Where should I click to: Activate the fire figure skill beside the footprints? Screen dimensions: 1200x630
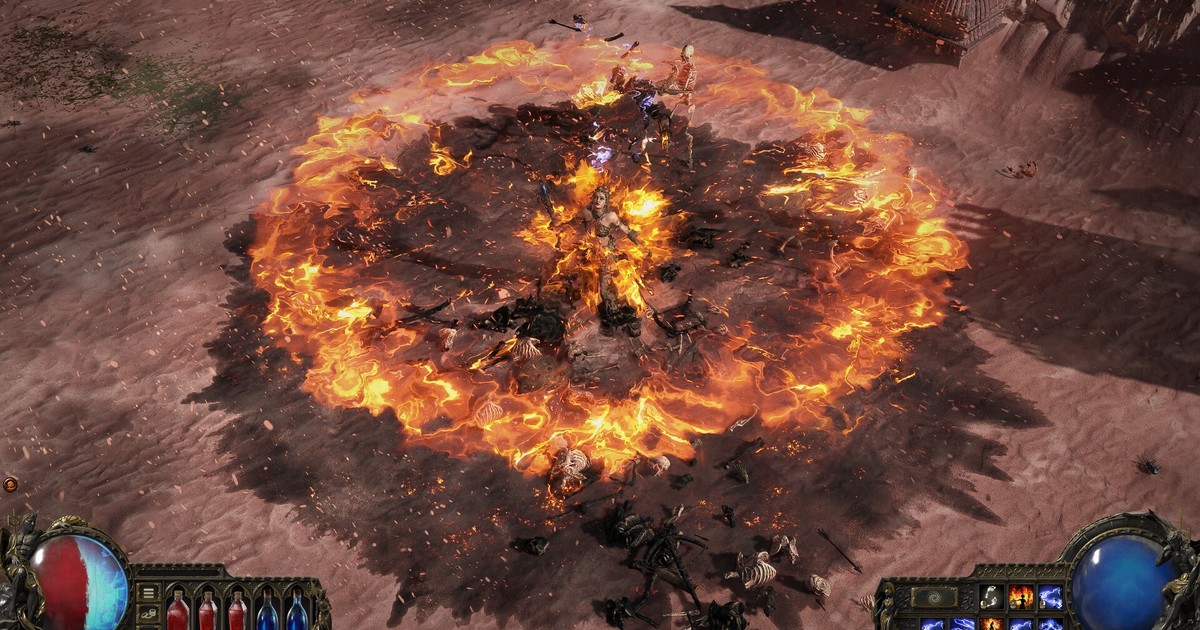click(1020, 597)
